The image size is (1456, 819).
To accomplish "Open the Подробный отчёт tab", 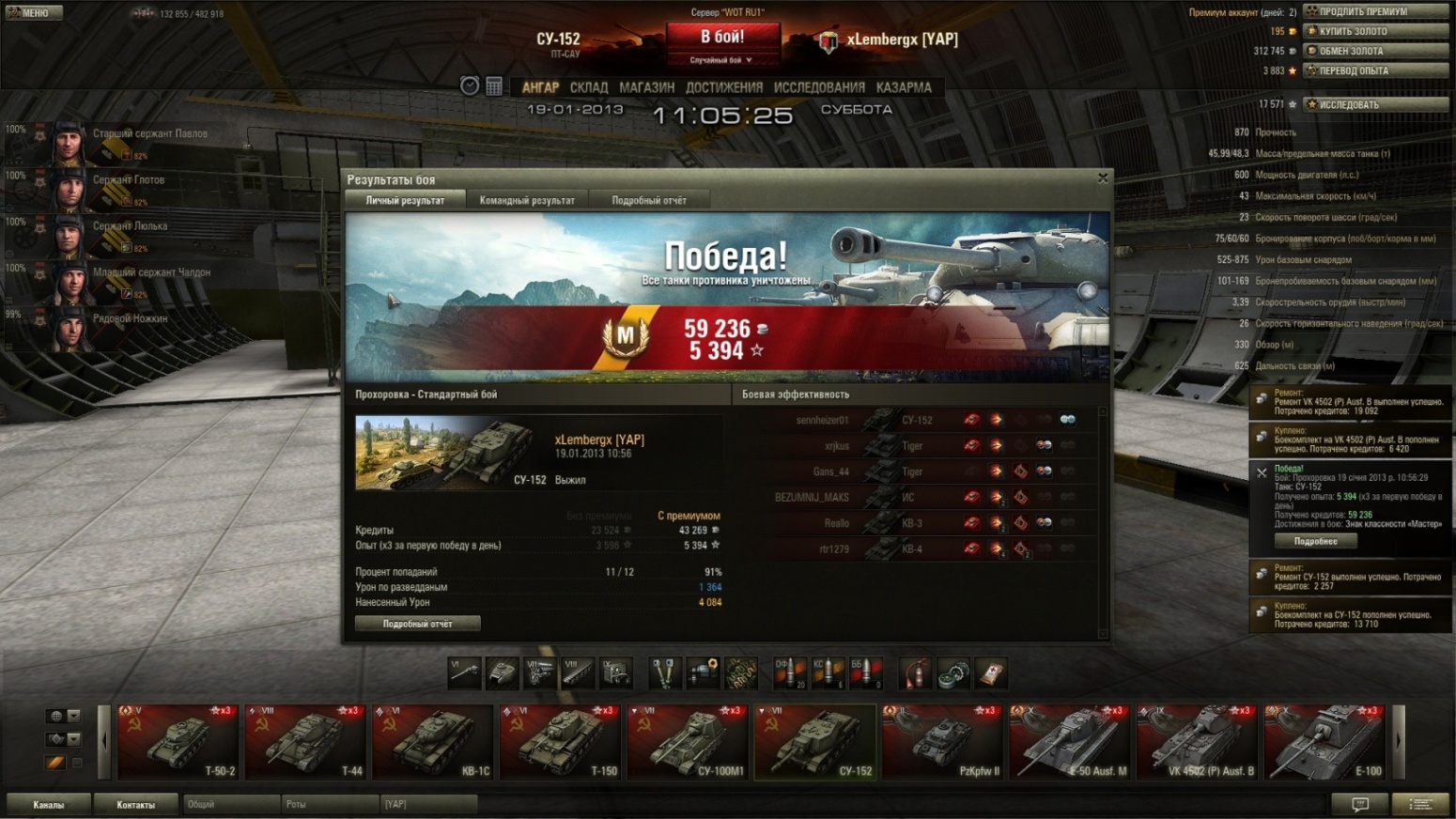I will [x=649, y=200].
